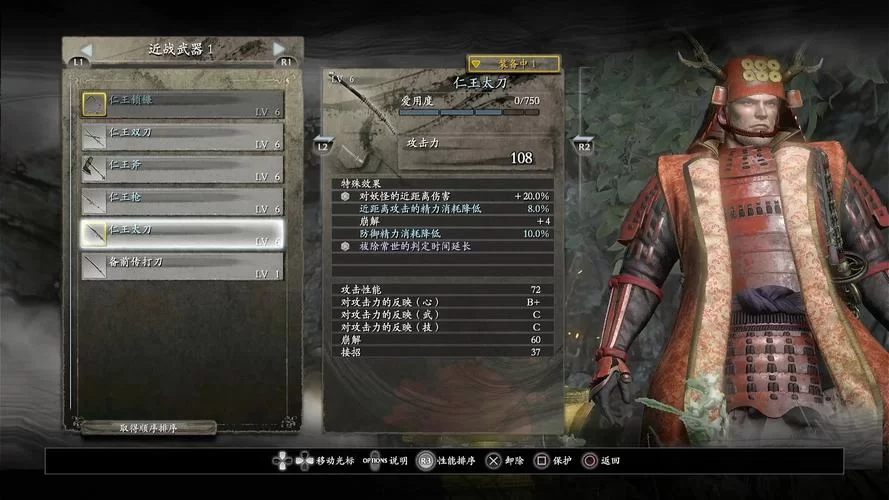
Task: Switch to the next weapon category arrow
Action: point(279,50)
